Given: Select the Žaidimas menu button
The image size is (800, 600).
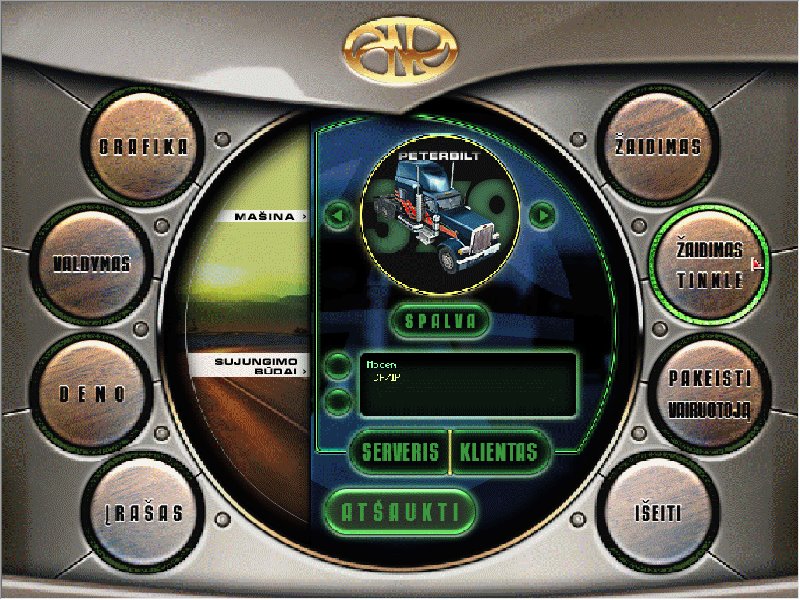Looking at the screenshot, I should tap(657, 147).
